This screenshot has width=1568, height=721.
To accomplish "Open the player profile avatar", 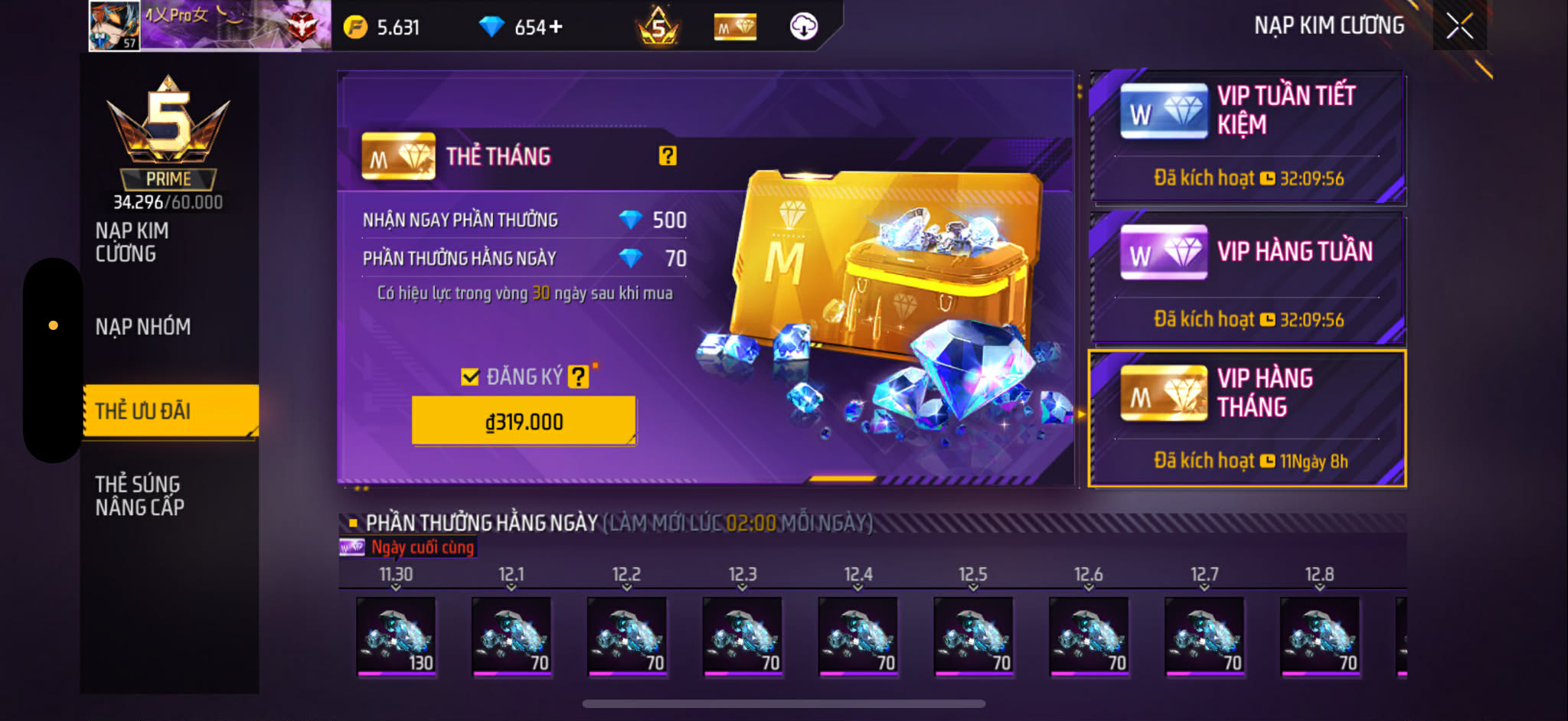I will [x=115, y=26].
